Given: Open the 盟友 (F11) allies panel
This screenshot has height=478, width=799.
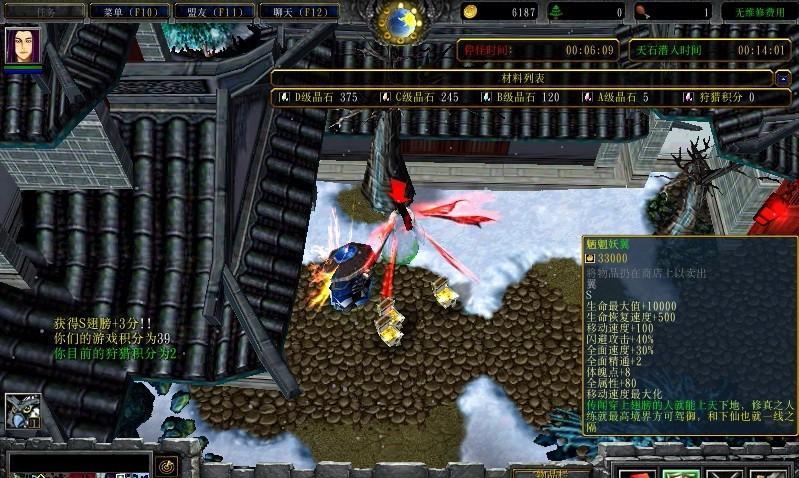Looking at the screenshot, I should 212,11.
